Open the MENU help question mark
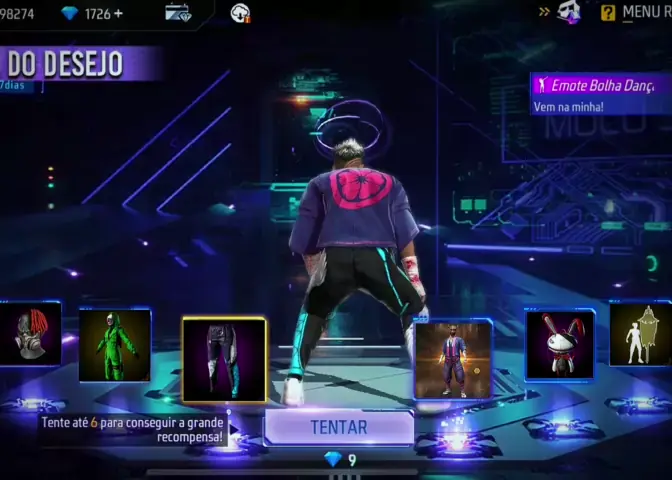Image resolution: width=672 pixels, height=480 pixels. 608,13
